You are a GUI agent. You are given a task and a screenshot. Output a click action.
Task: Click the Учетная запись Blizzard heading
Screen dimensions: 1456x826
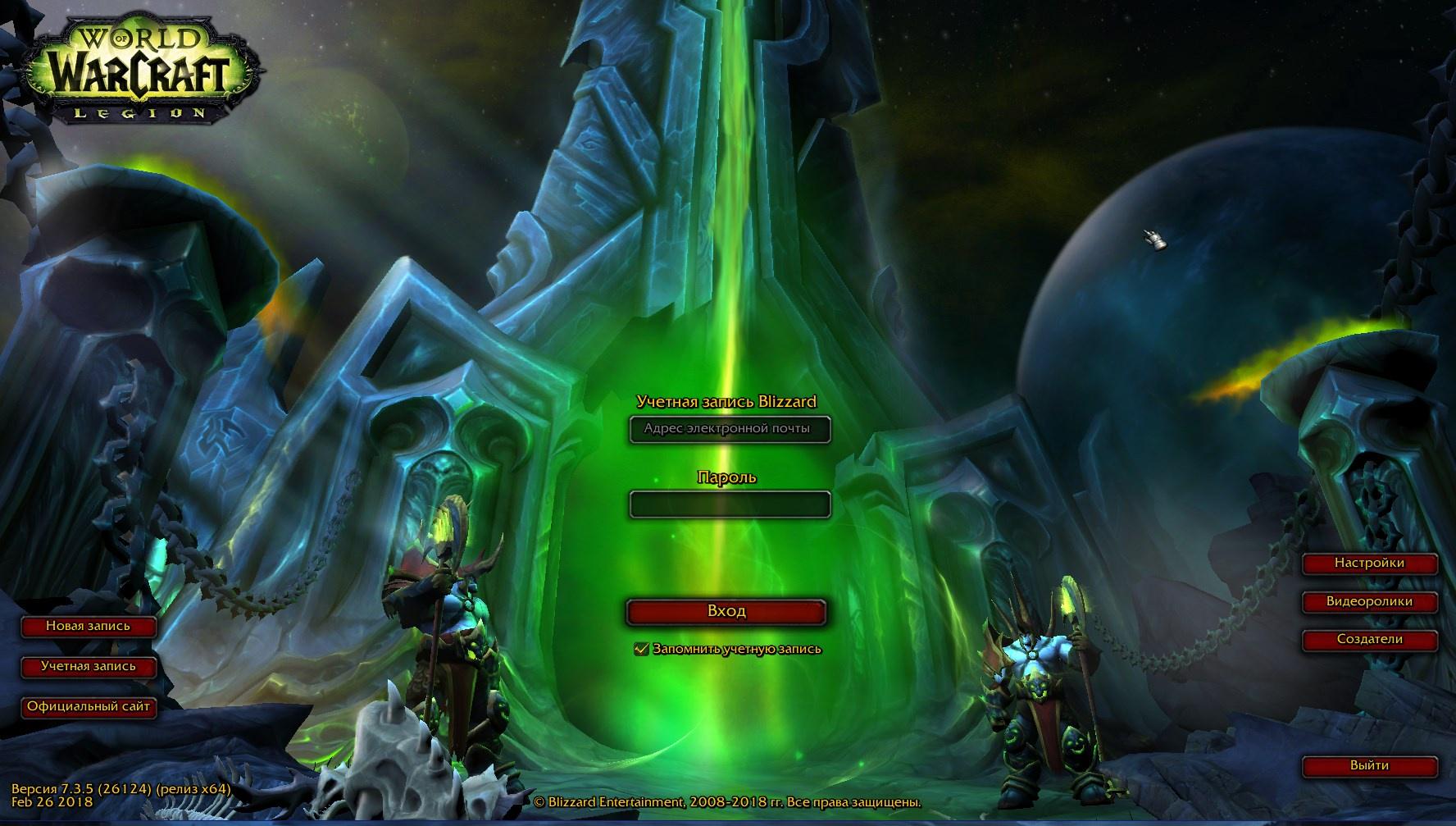click(728, 403)
